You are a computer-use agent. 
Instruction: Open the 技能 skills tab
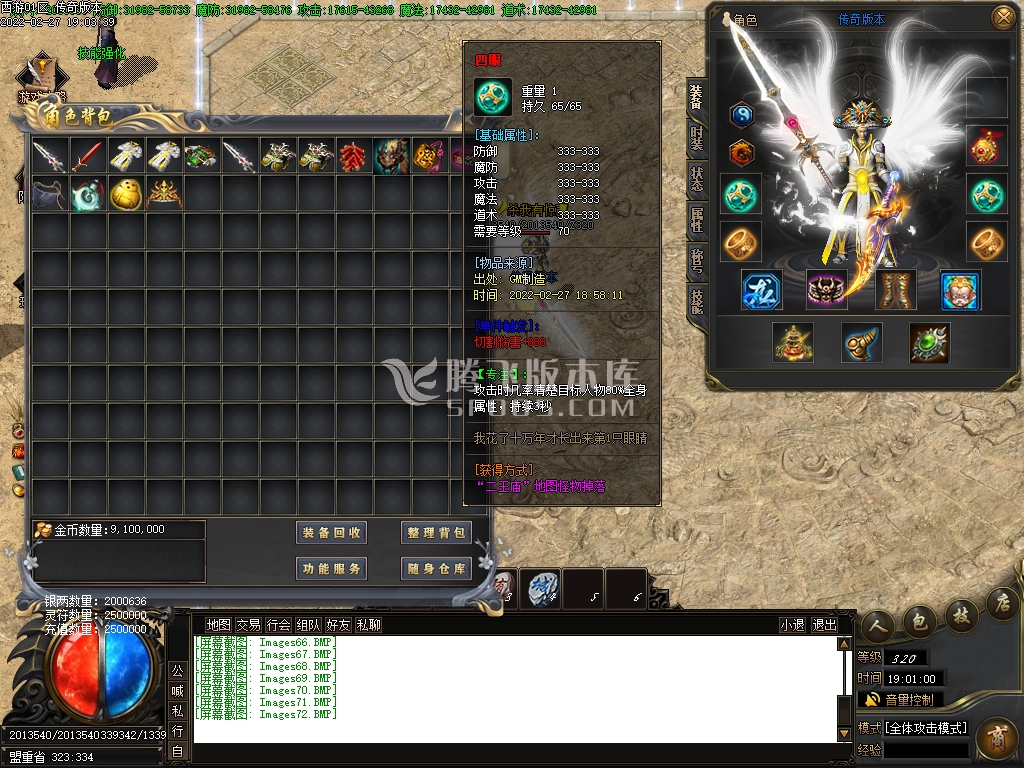click(697, 300)
